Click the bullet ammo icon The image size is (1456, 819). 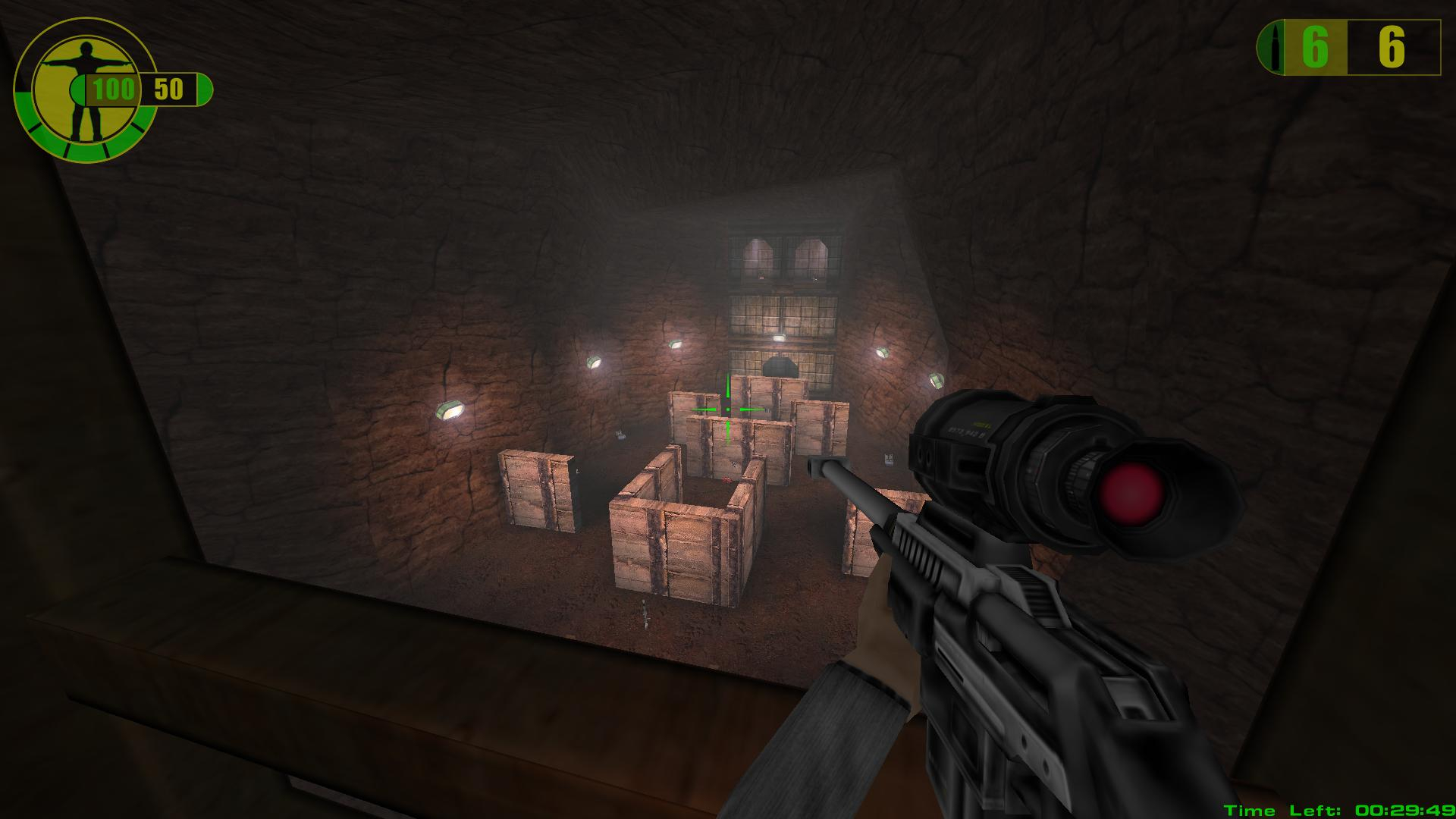pyautogui.click(x=1276, y=49)
